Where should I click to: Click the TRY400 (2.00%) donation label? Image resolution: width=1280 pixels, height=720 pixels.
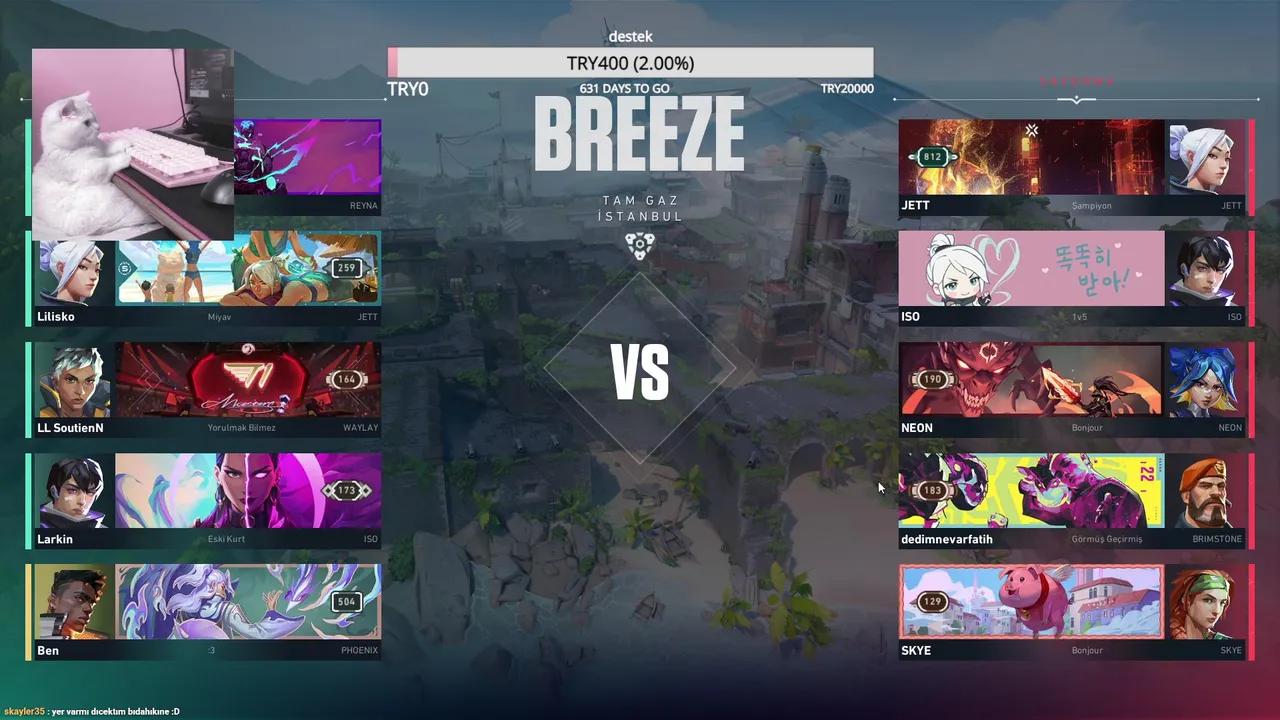pyautogui.click(x=630, y=62)
